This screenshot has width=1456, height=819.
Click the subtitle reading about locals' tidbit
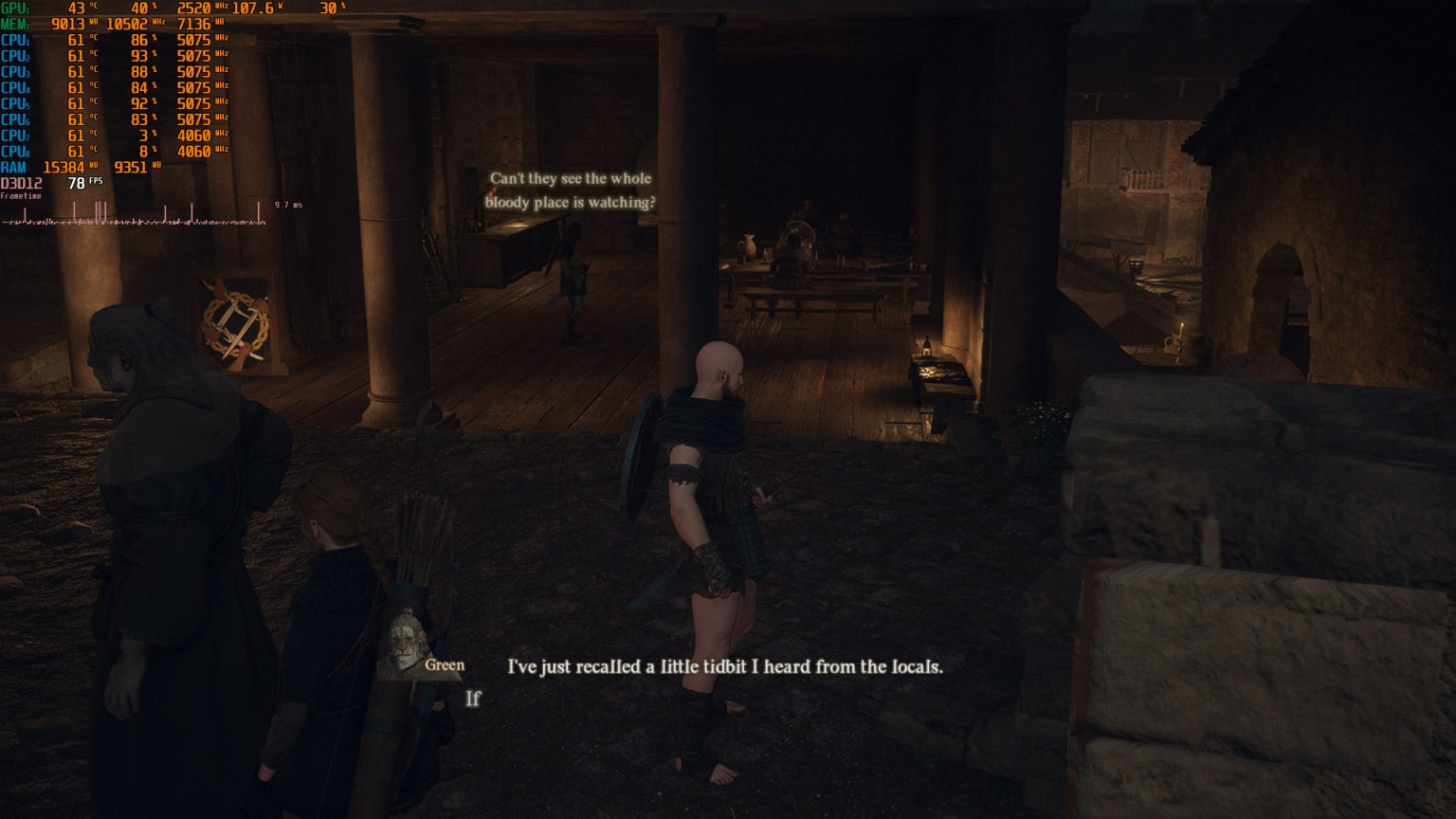725,666
